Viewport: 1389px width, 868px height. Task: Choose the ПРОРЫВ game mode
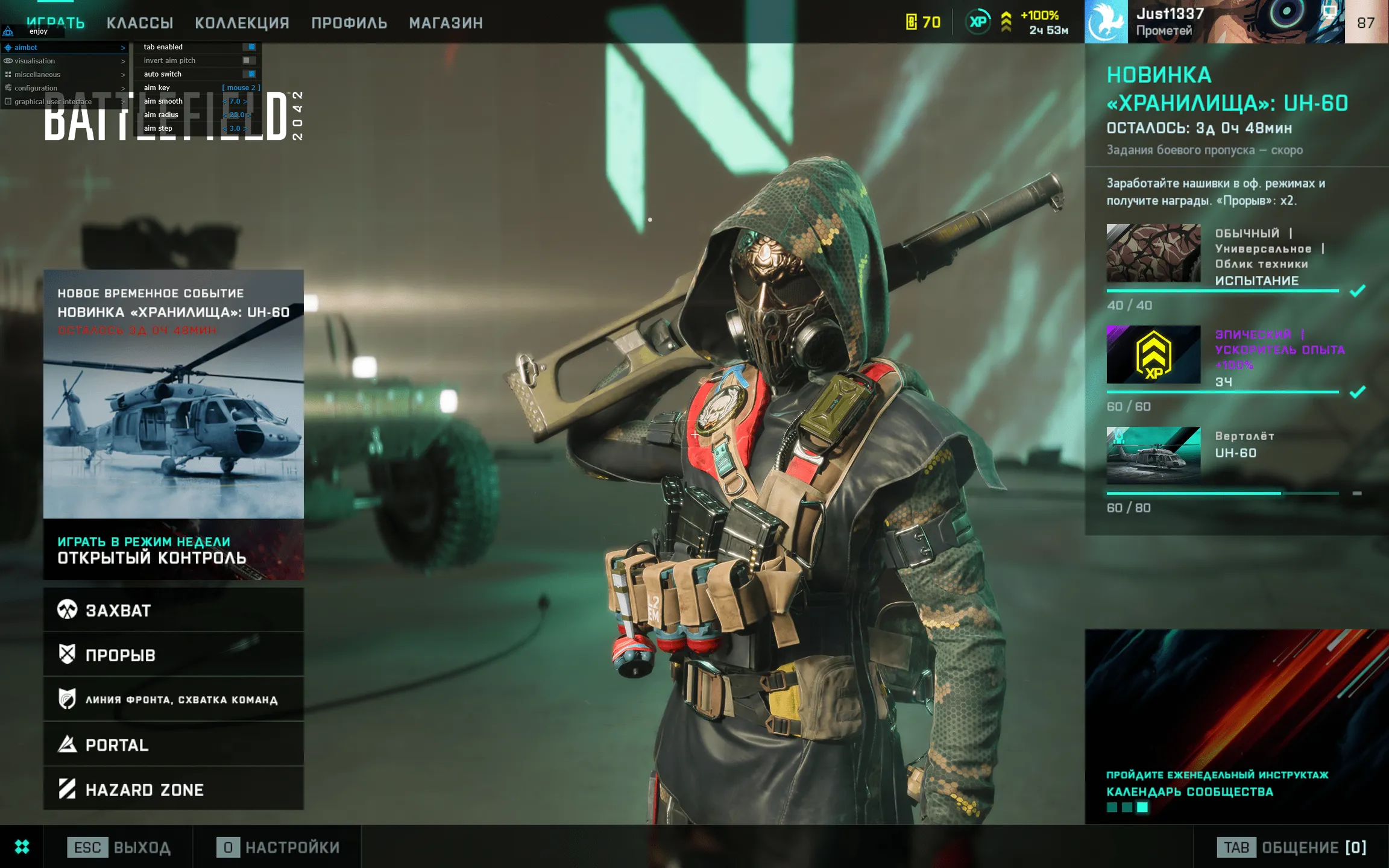(173, 655)
